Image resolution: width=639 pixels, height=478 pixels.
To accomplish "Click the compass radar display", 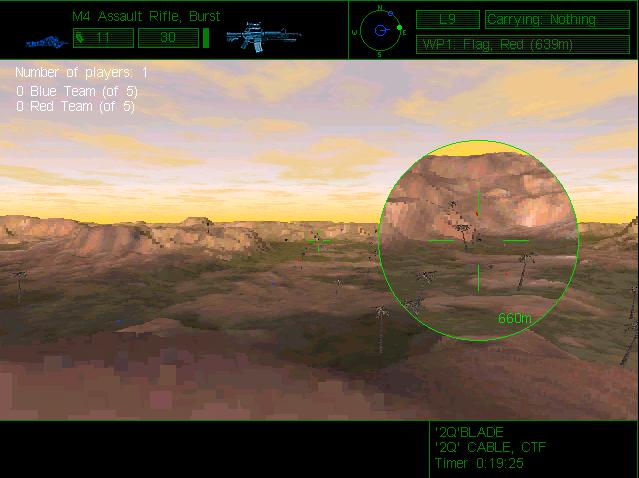I will tap(381, 30).
